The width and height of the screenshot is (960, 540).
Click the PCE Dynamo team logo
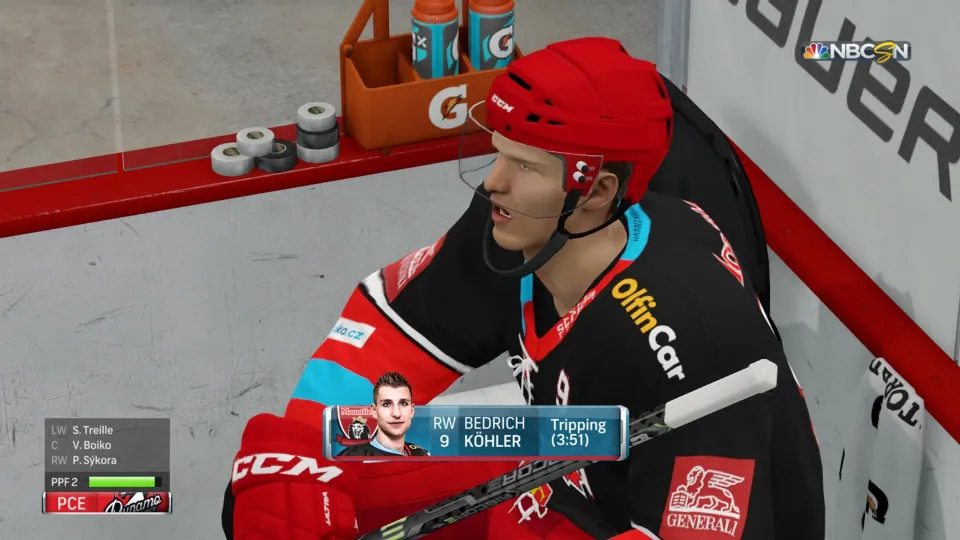coord(132,503)
